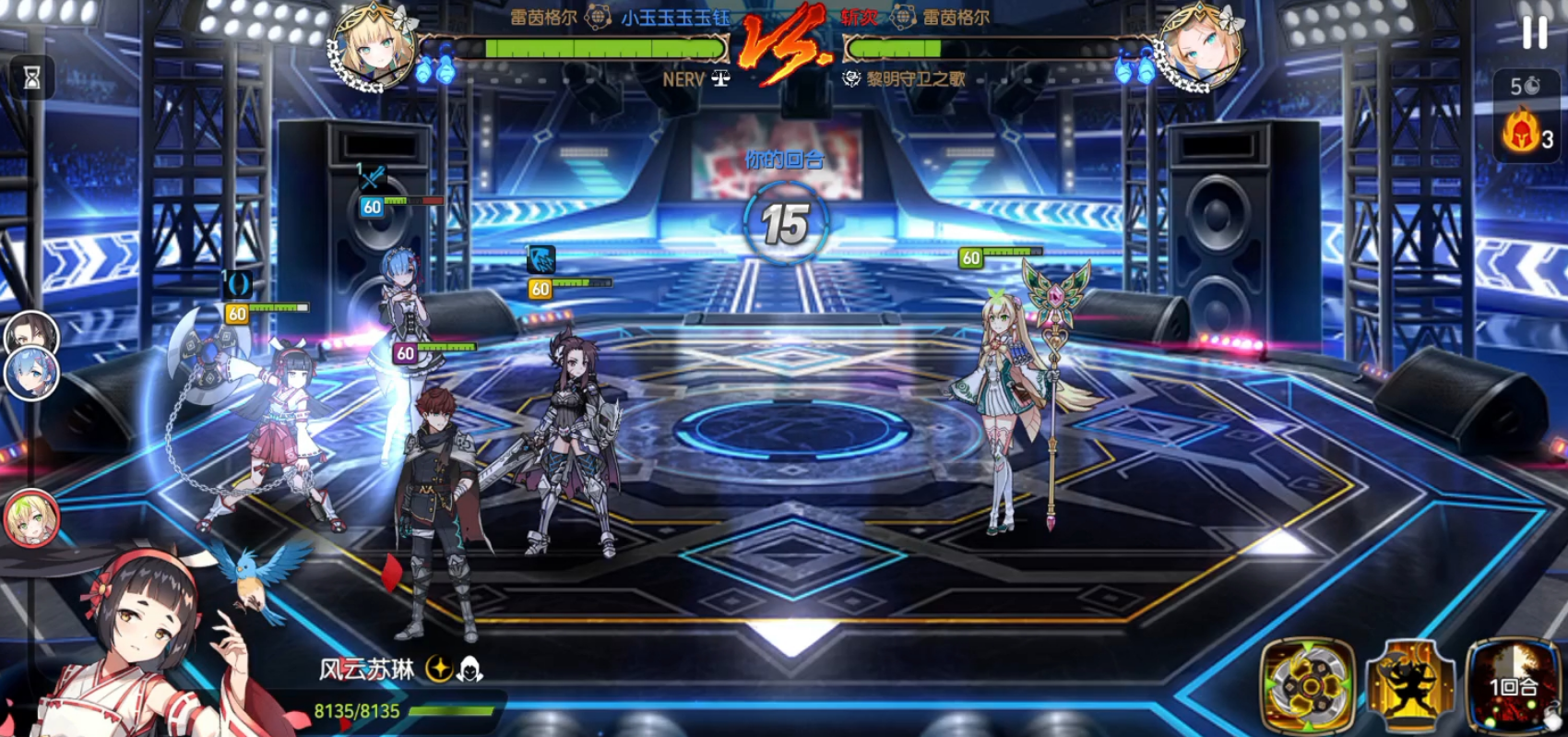
Task: Pause the battle
Action: [1534, 32]
